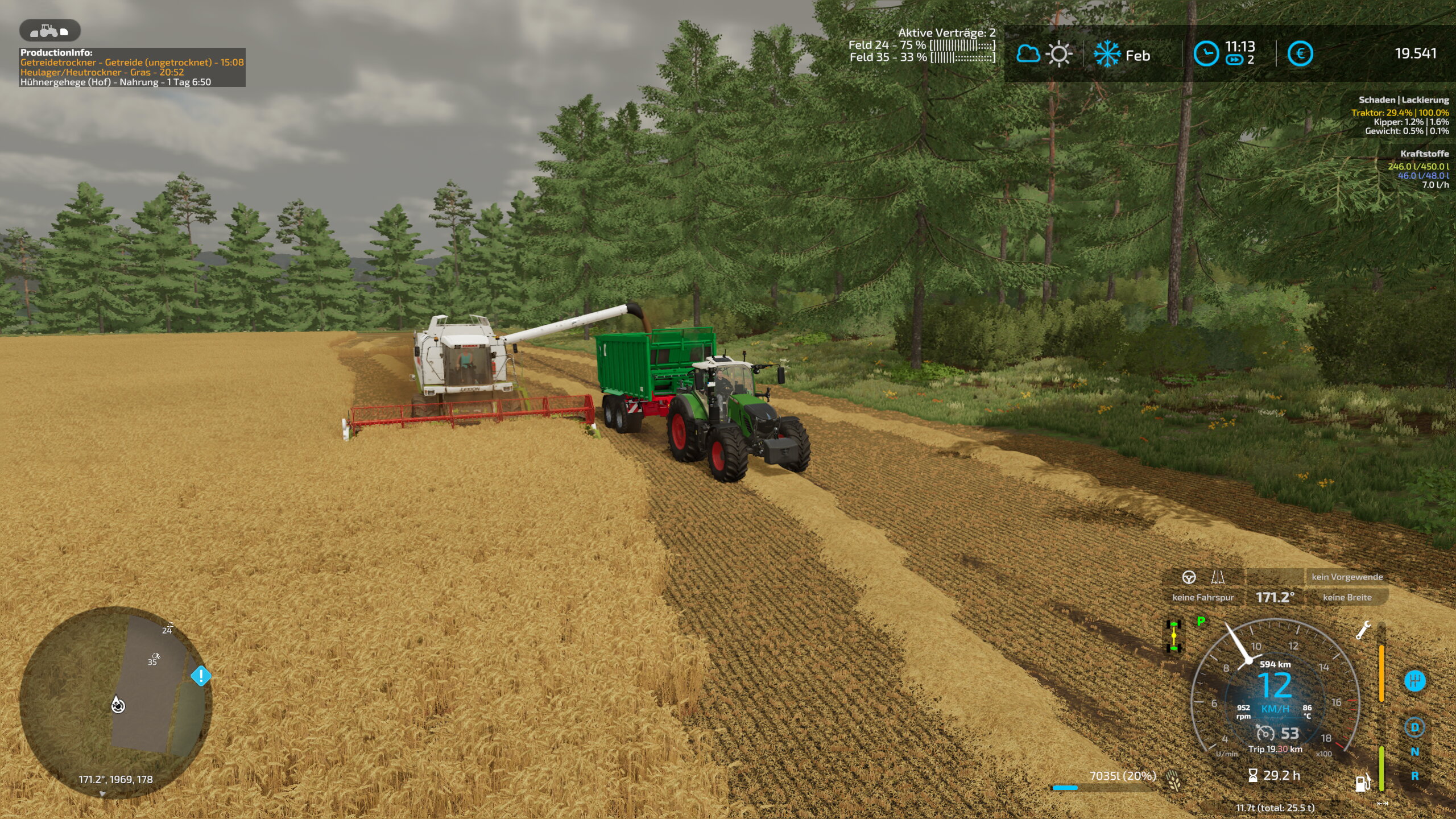Click the field 24 marker on minimap
The width and height of the screenshot is (1456, 819).
[x=167, y=629]
